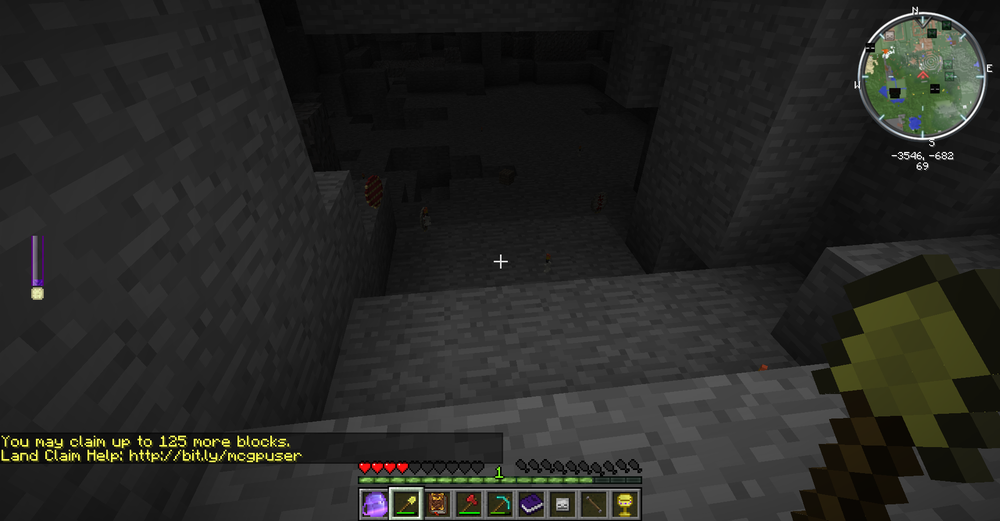Select the red axe hotbar slot

click(x=467, y=503)
